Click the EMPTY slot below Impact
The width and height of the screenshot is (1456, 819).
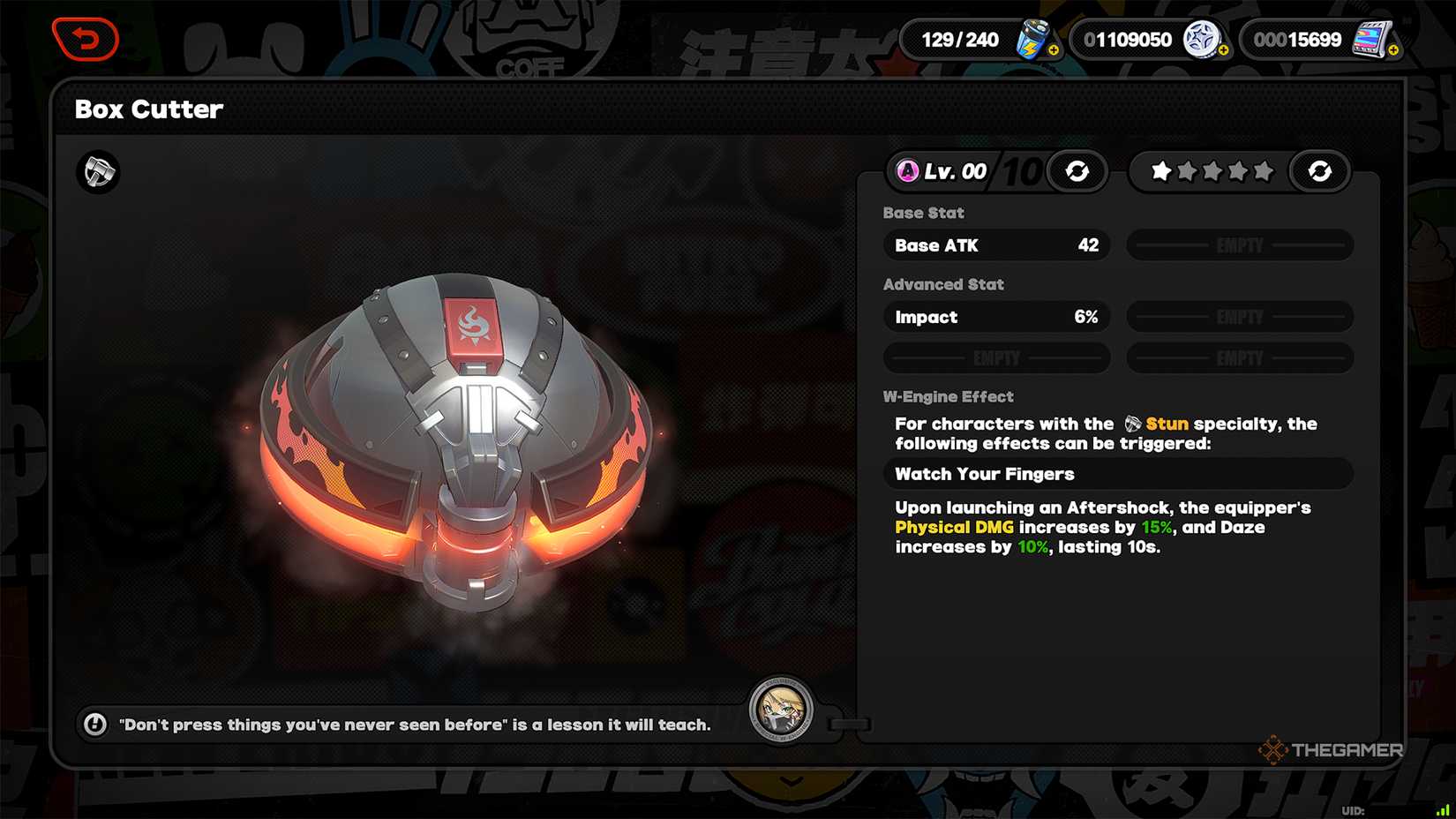point(995,357)
